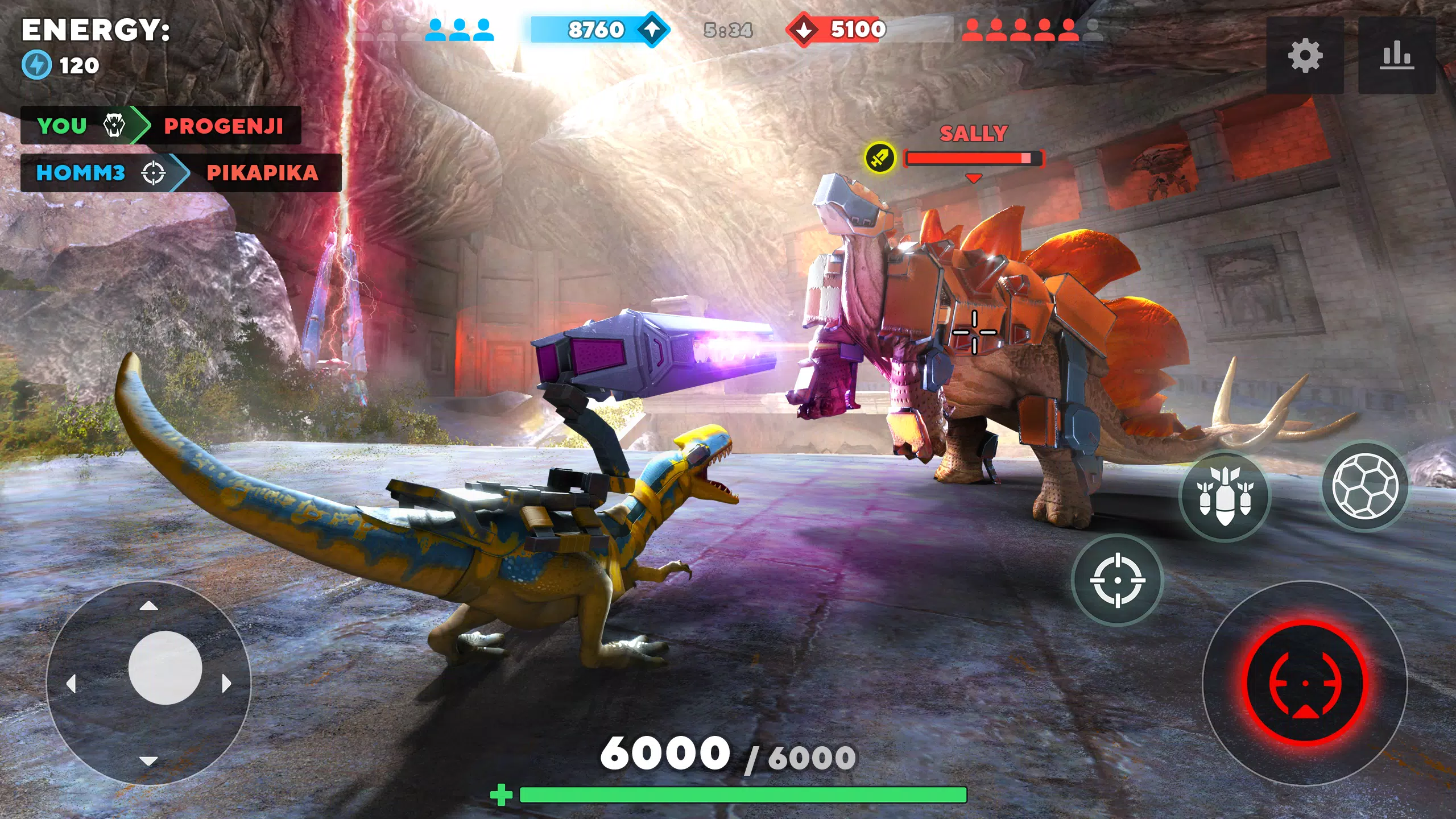Activate the missile barrage ability
The height and width of the screenshot is (819, 1456).
pyautogui.click(x=1225, y=495)
